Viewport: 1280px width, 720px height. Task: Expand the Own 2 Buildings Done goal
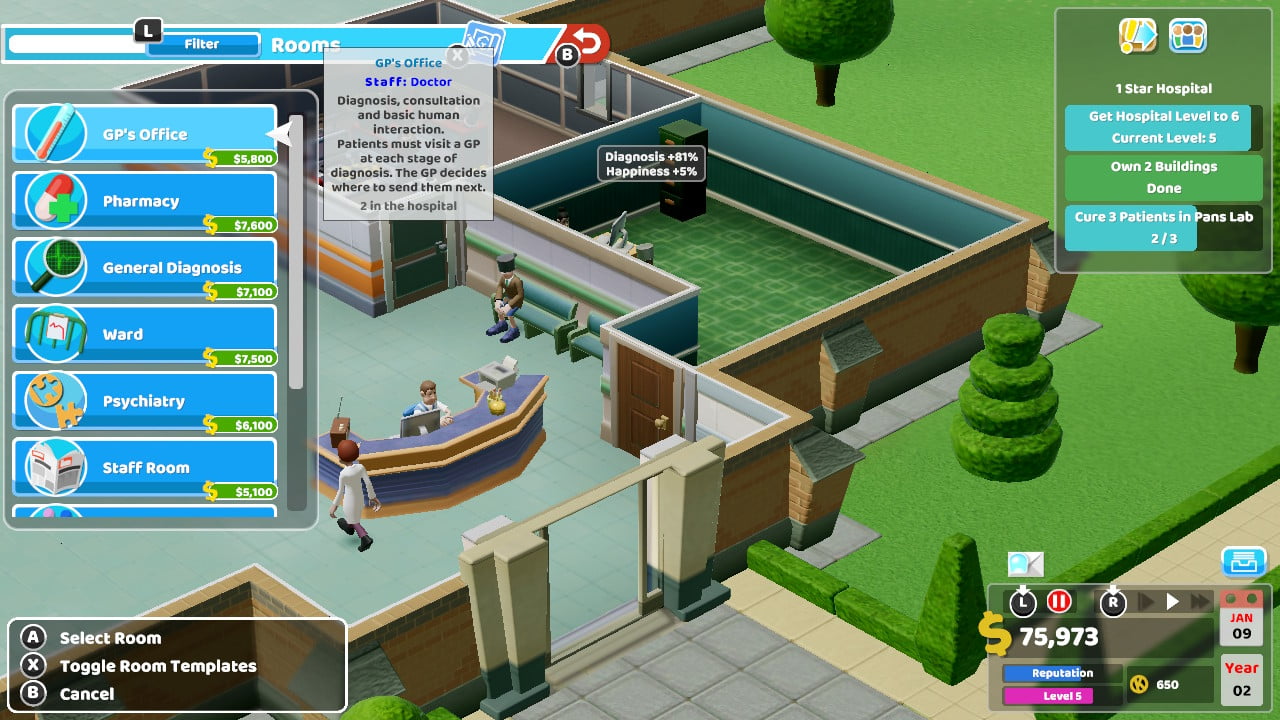[1163, 176]
